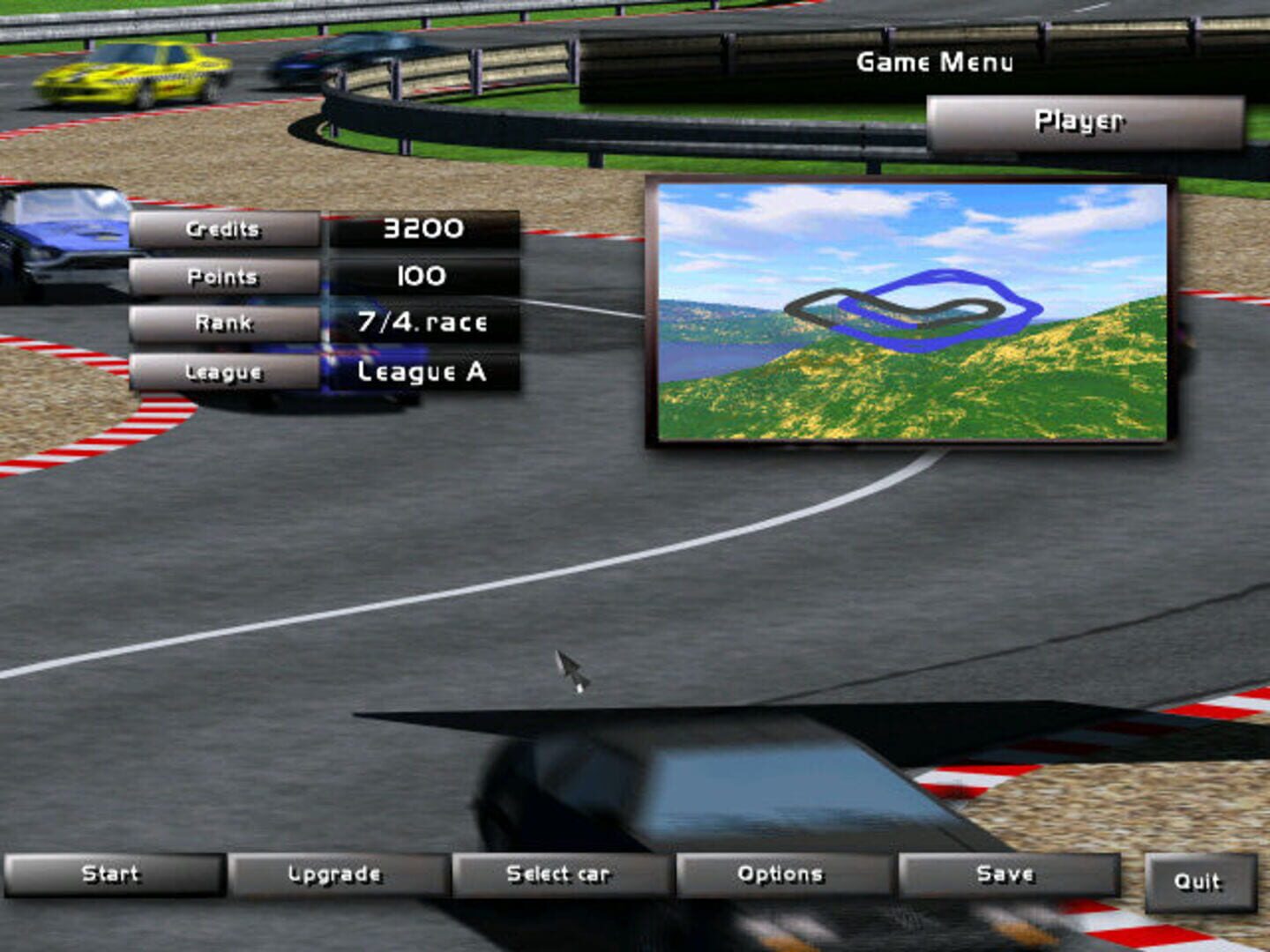
Task: Click the League A value display
Action: [x=422, y=372]
